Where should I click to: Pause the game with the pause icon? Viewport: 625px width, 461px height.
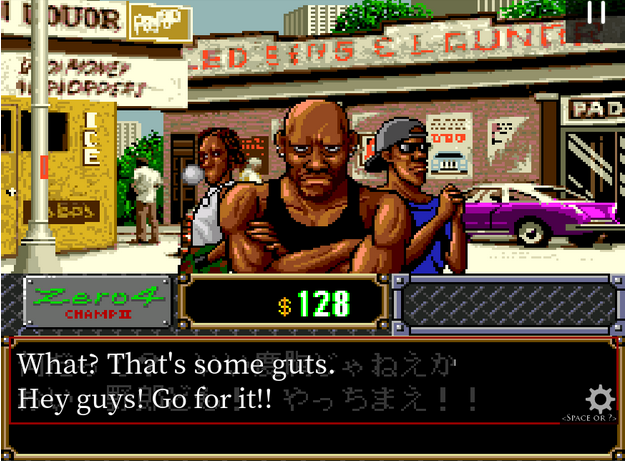pos(596,13)
